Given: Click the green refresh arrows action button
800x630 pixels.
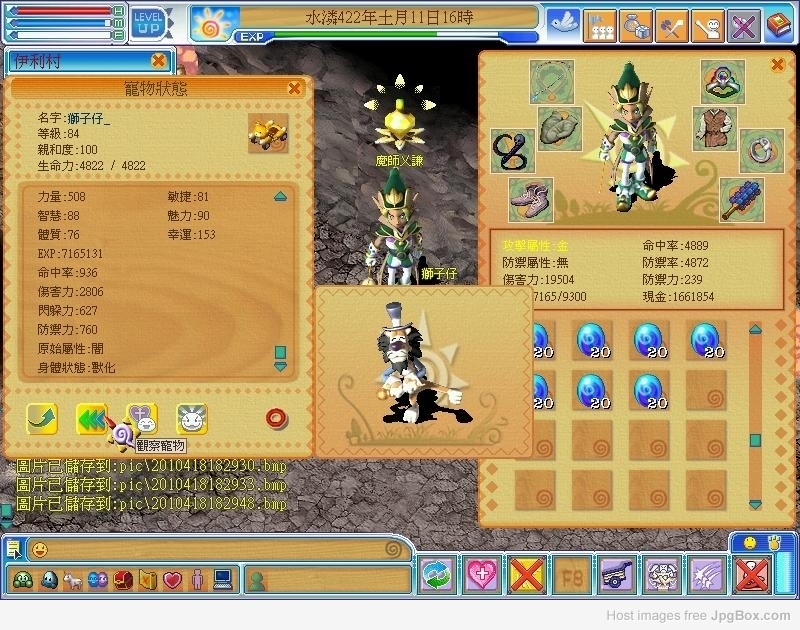Looking at the screenshot, I should tap(439, 575).
